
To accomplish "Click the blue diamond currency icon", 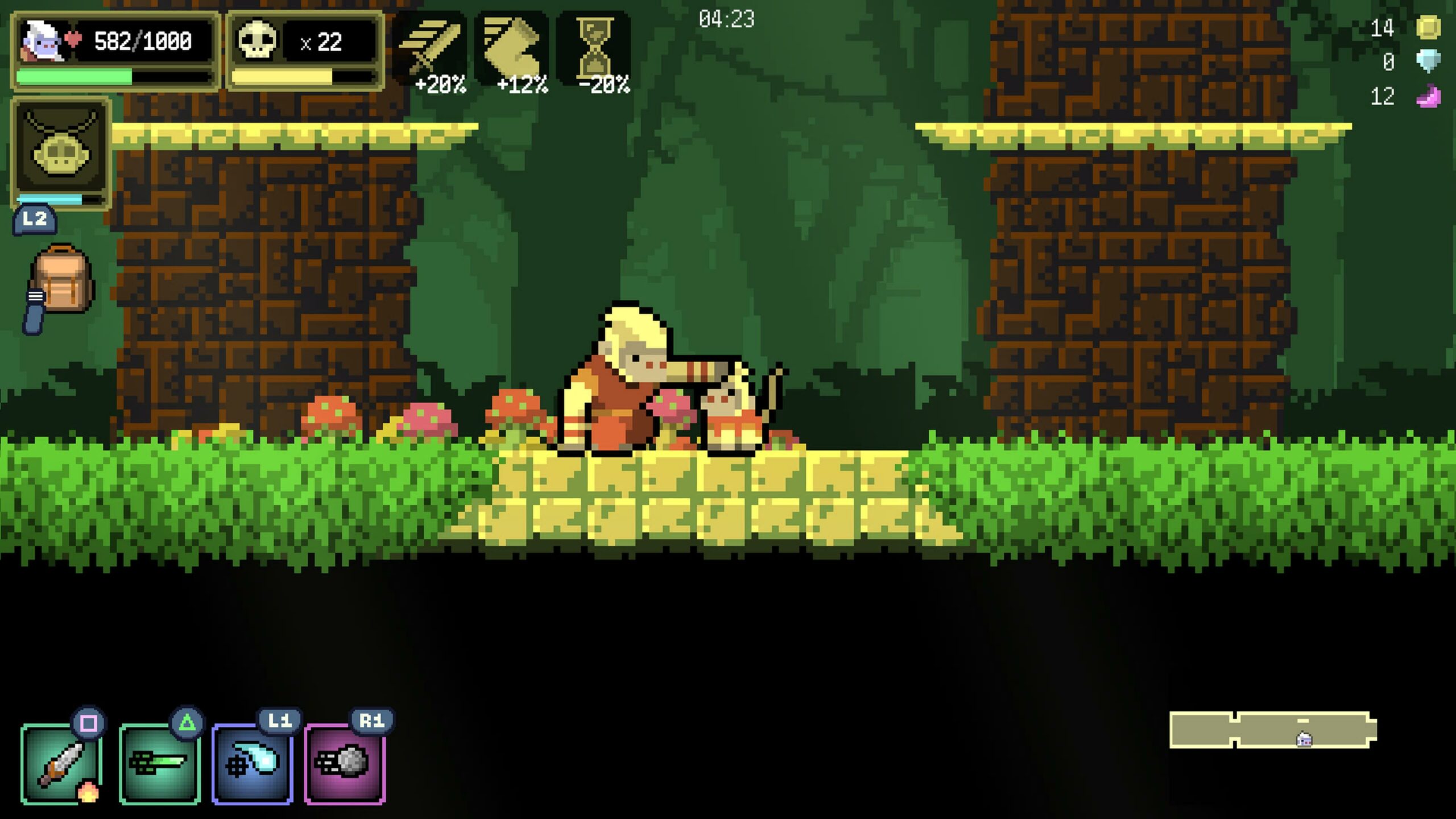I will pos(1428,61).
